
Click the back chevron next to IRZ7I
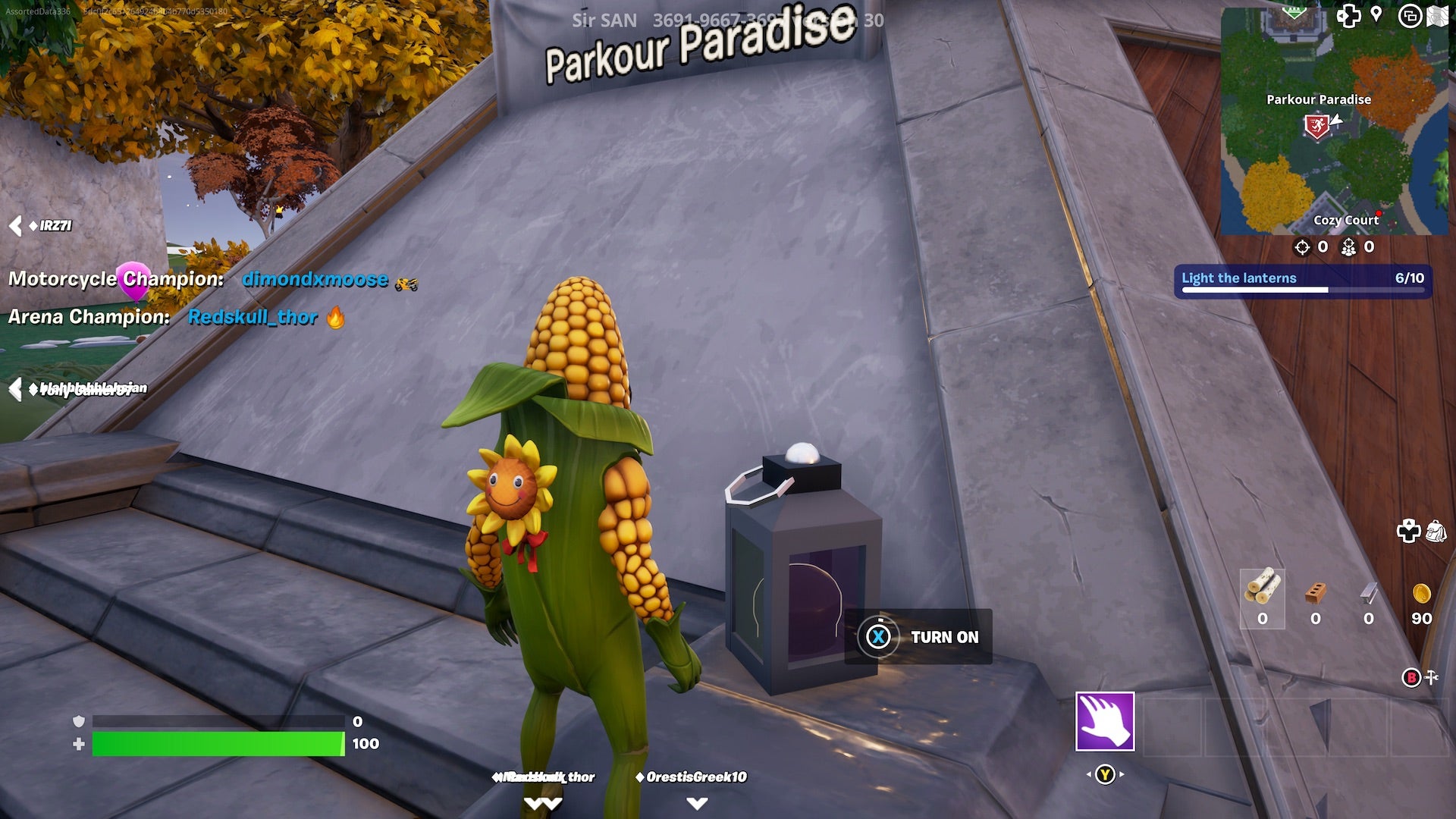[15, 224]
